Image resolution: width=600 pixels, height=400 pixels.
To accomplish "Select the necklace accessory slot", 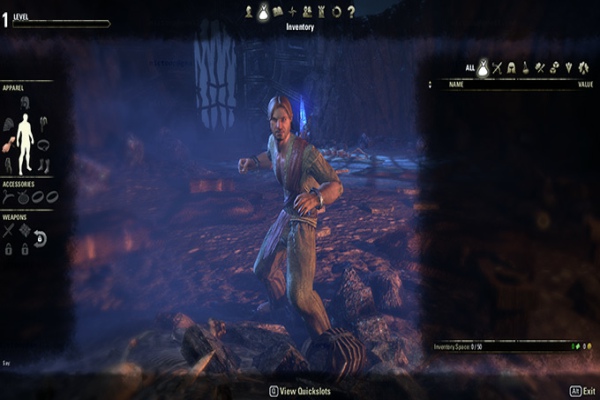I will click(9, 197).
